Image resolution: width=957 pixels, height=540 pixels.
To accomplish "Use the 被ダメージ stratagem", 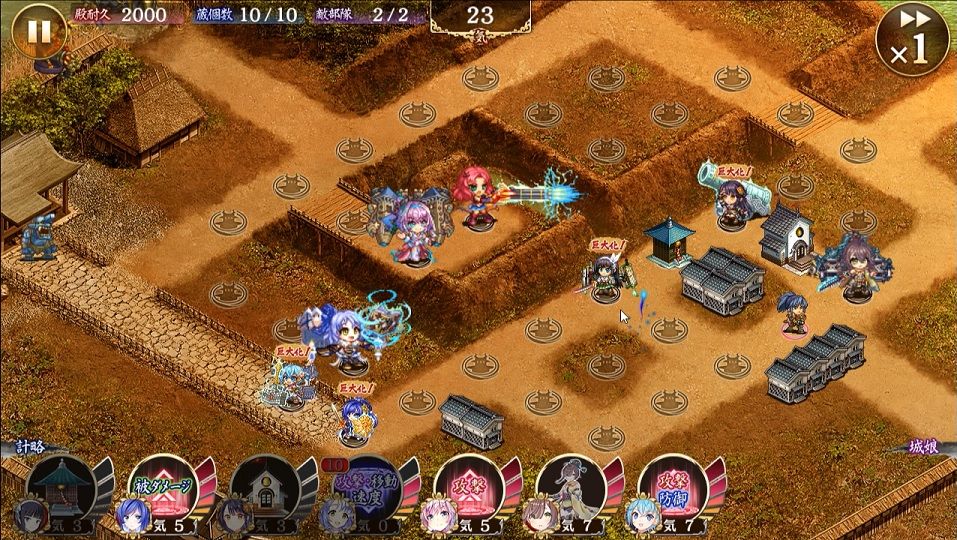I will point(163,490).
